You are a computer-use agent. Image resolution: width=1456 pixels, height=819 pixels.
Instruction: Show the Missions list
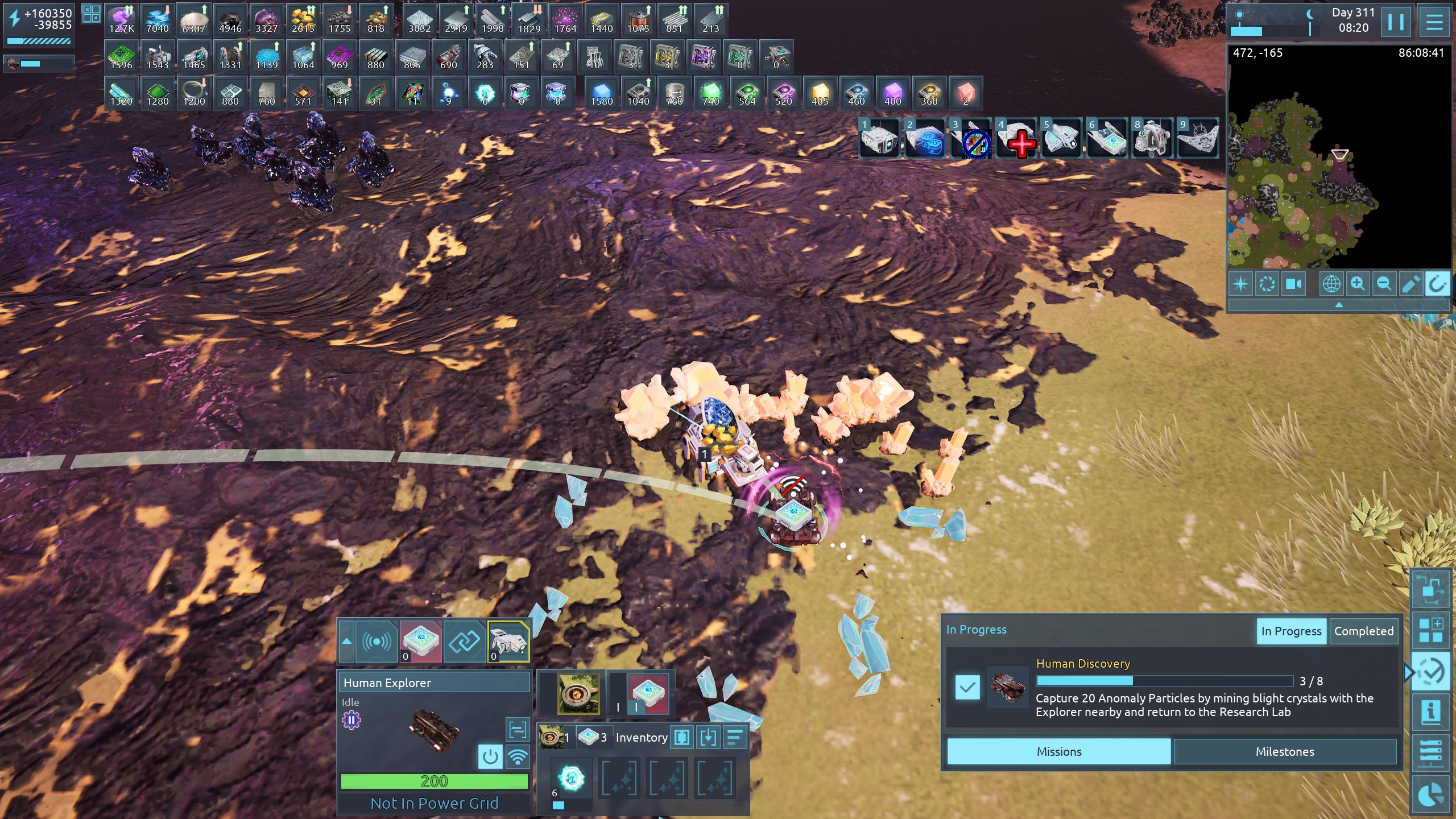[1058, 751]
